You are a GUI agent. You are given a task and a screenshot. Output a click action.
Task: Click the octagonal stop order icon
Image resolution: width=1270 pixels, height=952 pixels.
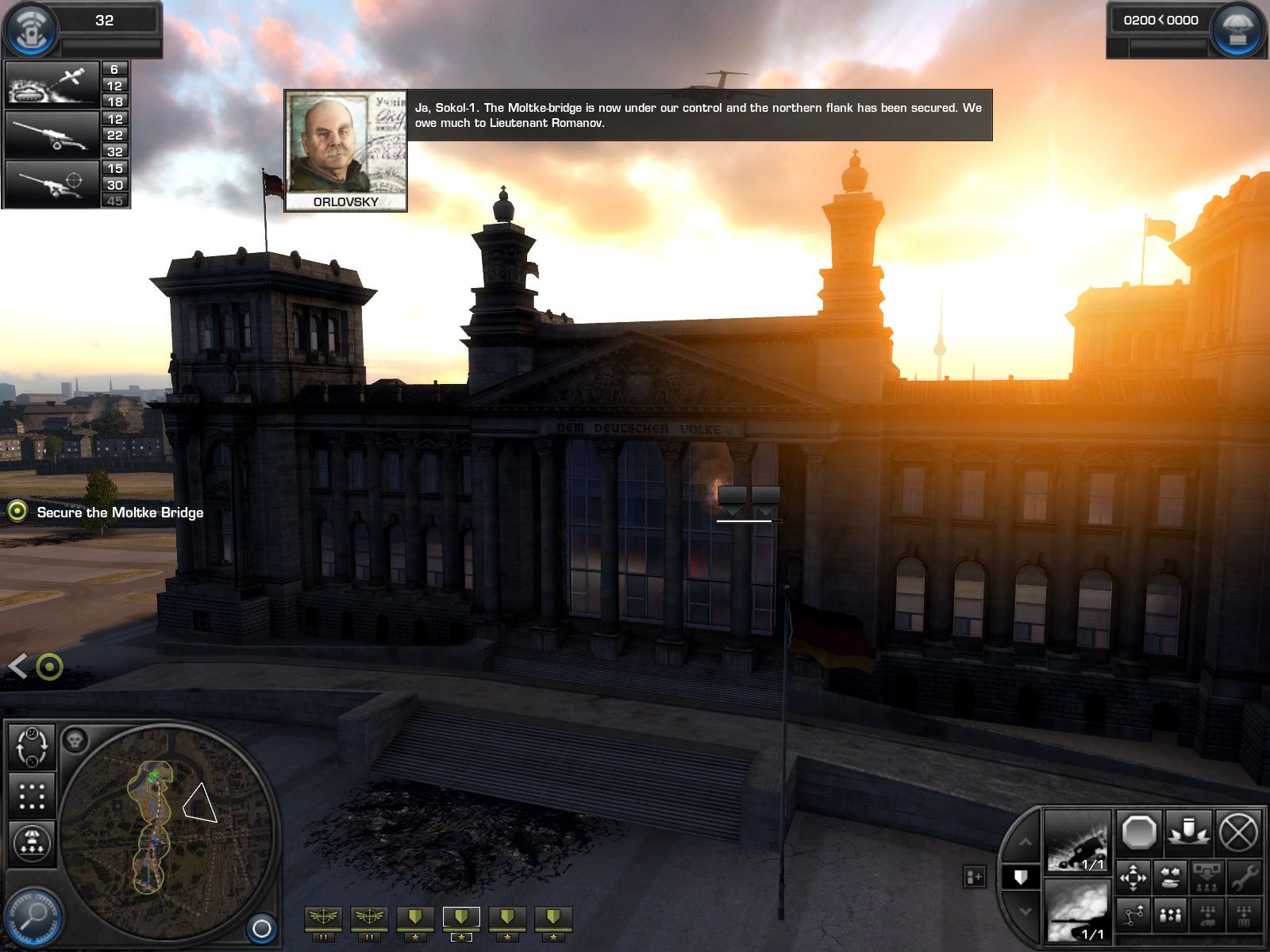tap(1138, 833)
